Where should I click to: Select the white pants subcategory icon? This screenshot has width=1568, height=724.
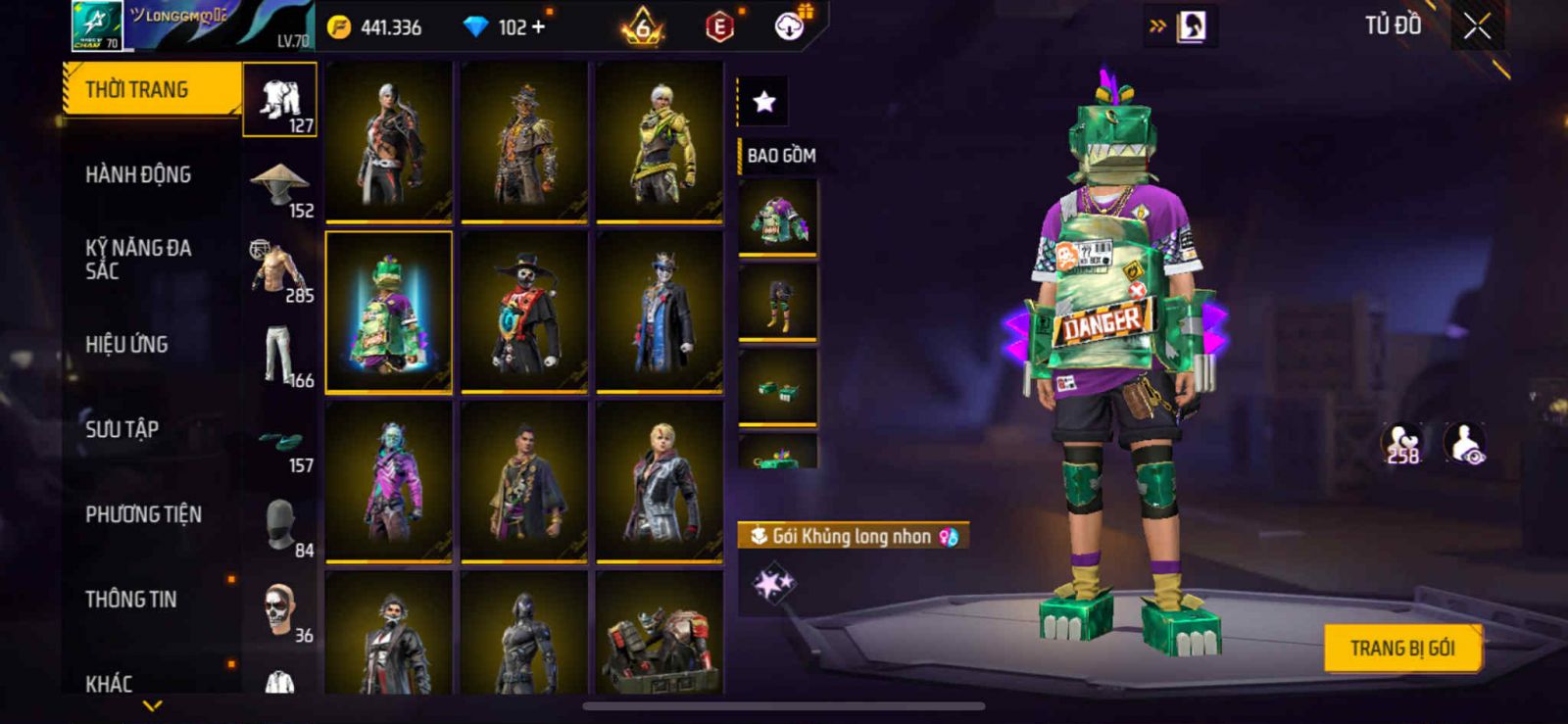[x=280, y=357]
